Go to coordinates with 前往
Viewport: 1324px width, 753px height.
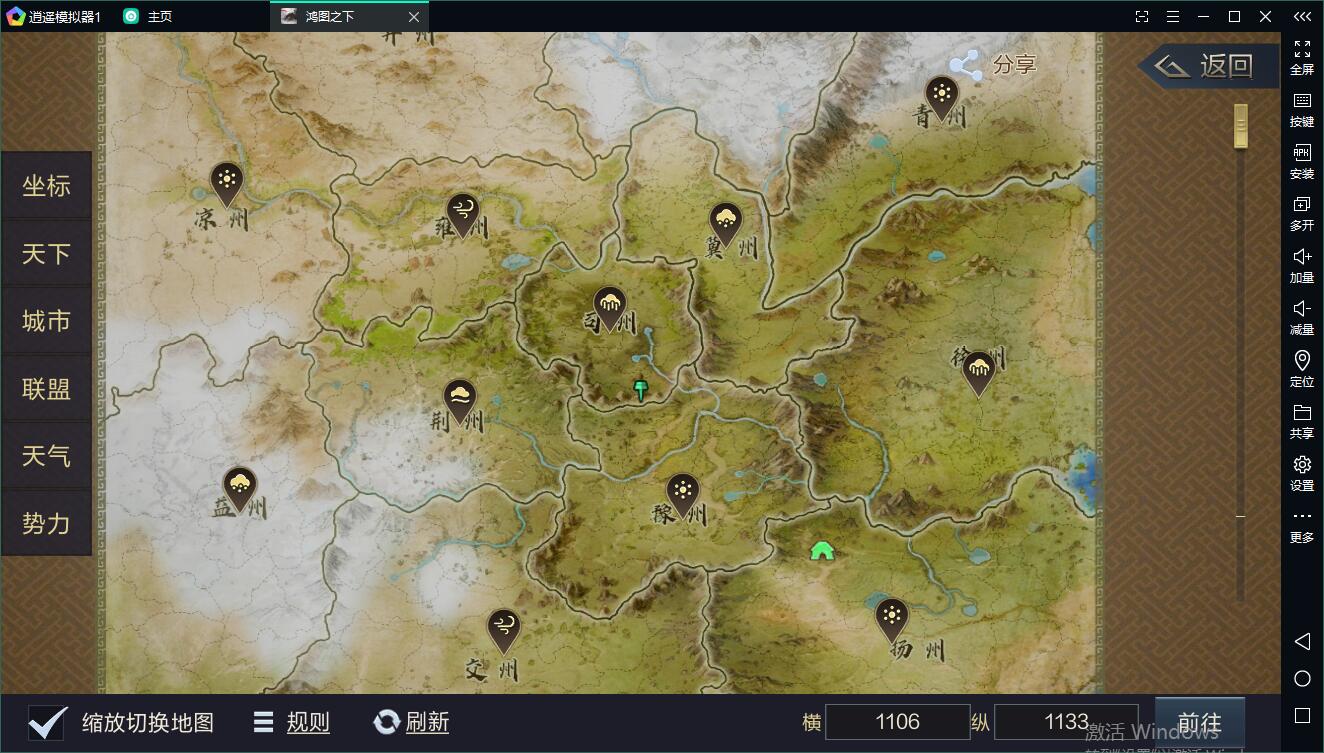click(x=1199, y=723)
